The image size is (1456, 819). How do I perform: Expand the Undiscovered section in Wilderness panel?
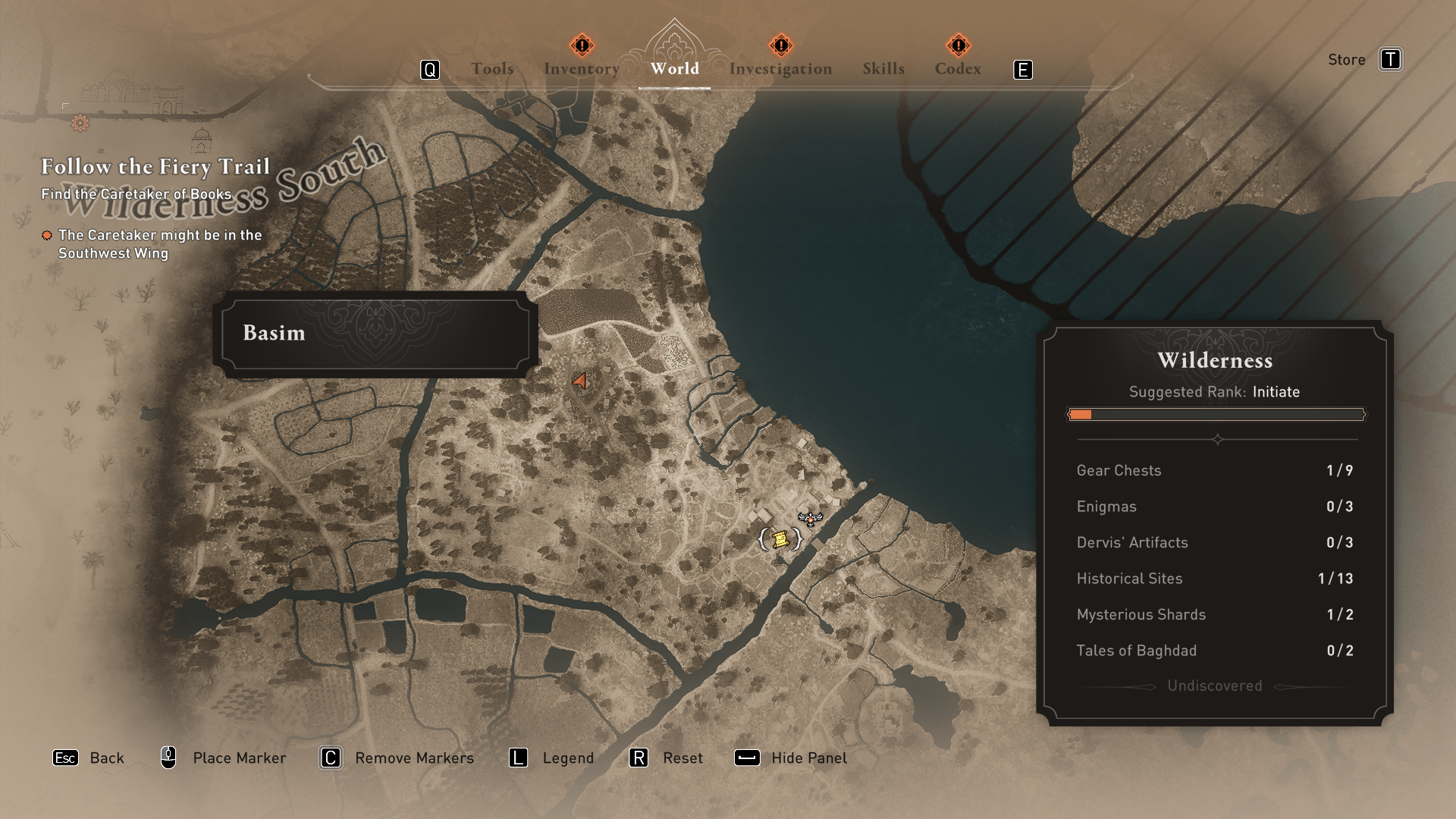pos(1213,686)
